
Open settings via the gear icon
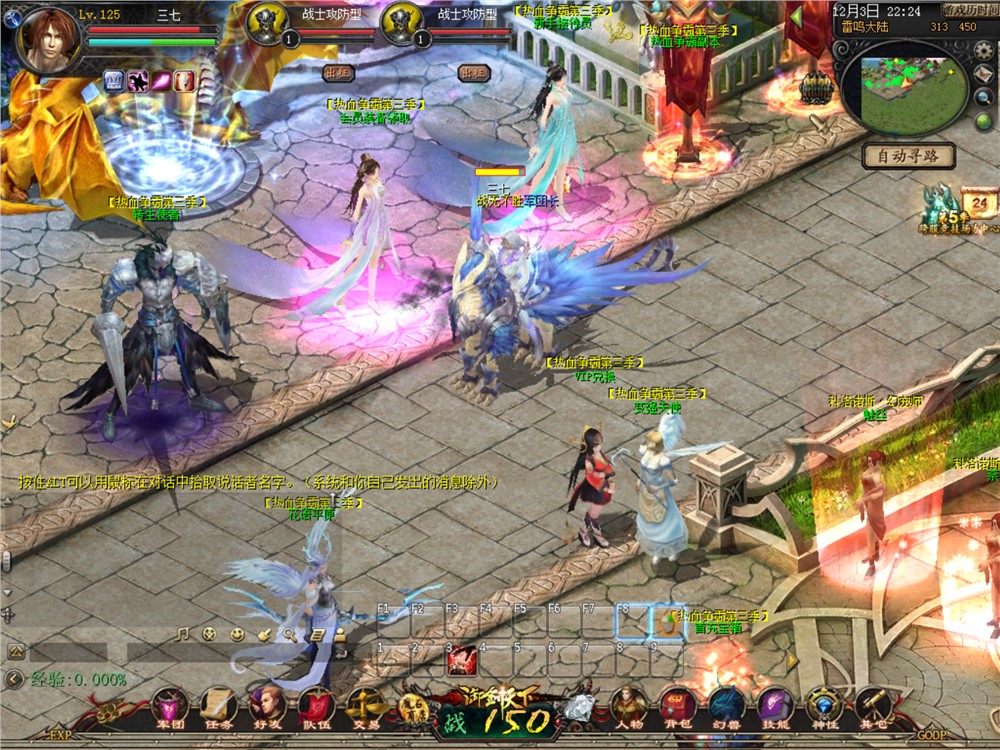(x=984, y=52)
